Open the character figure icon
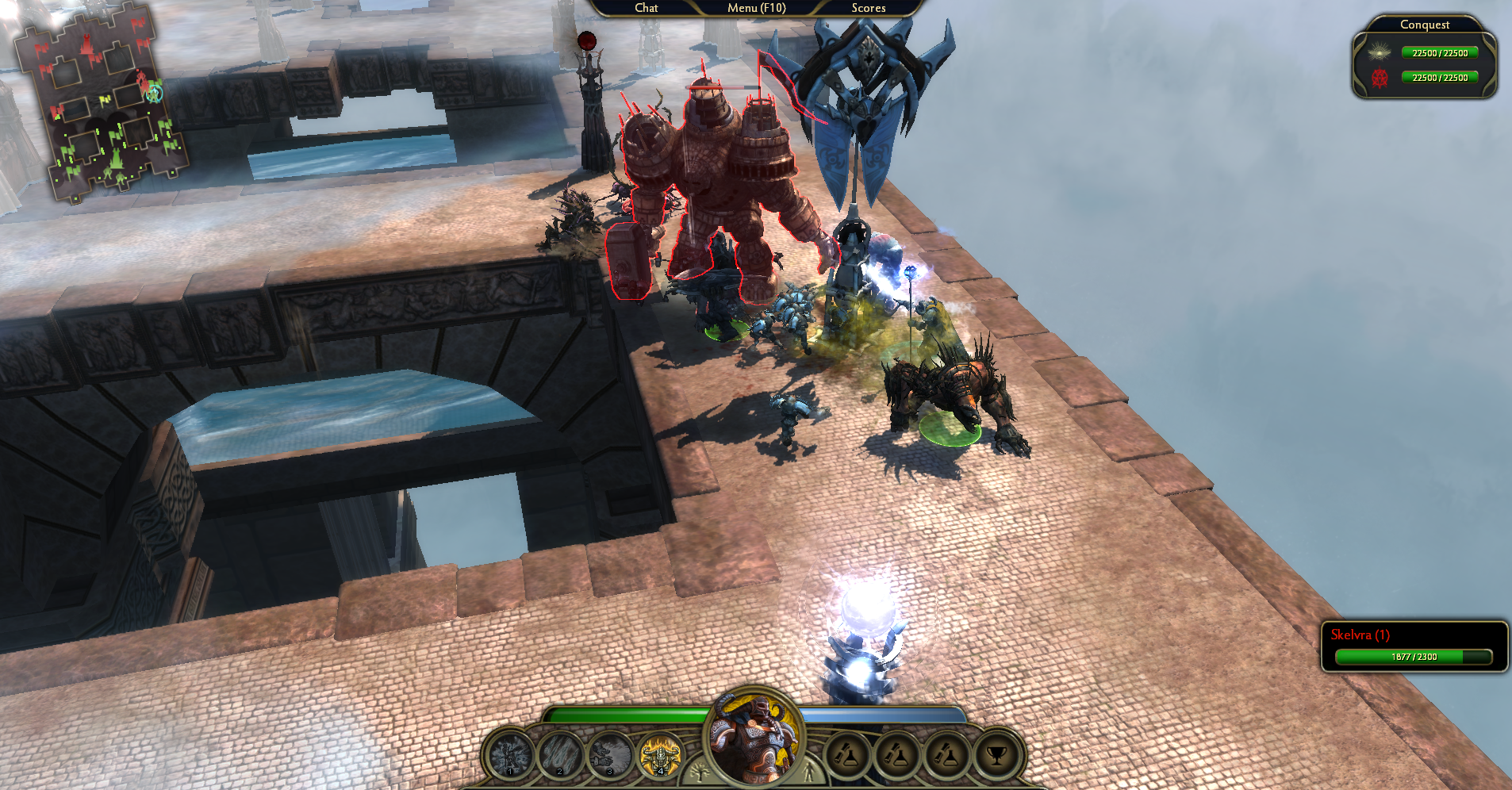Screen dimensions: 1512x790 click(809, 771)
